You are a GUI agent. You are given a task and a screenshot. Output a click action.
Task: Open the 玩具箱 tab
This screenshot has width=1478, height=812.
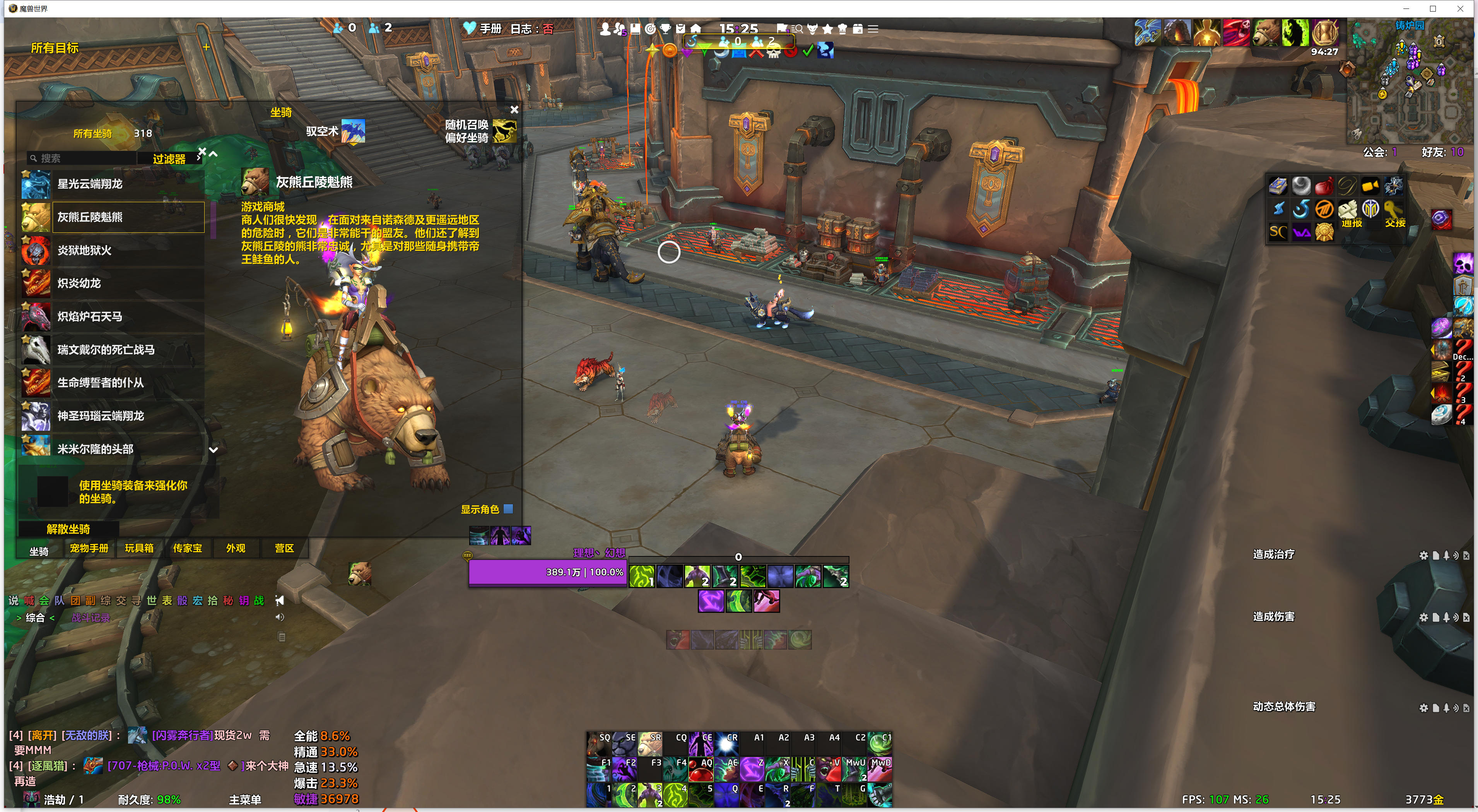pyautogui.click(x=139, y=548)
